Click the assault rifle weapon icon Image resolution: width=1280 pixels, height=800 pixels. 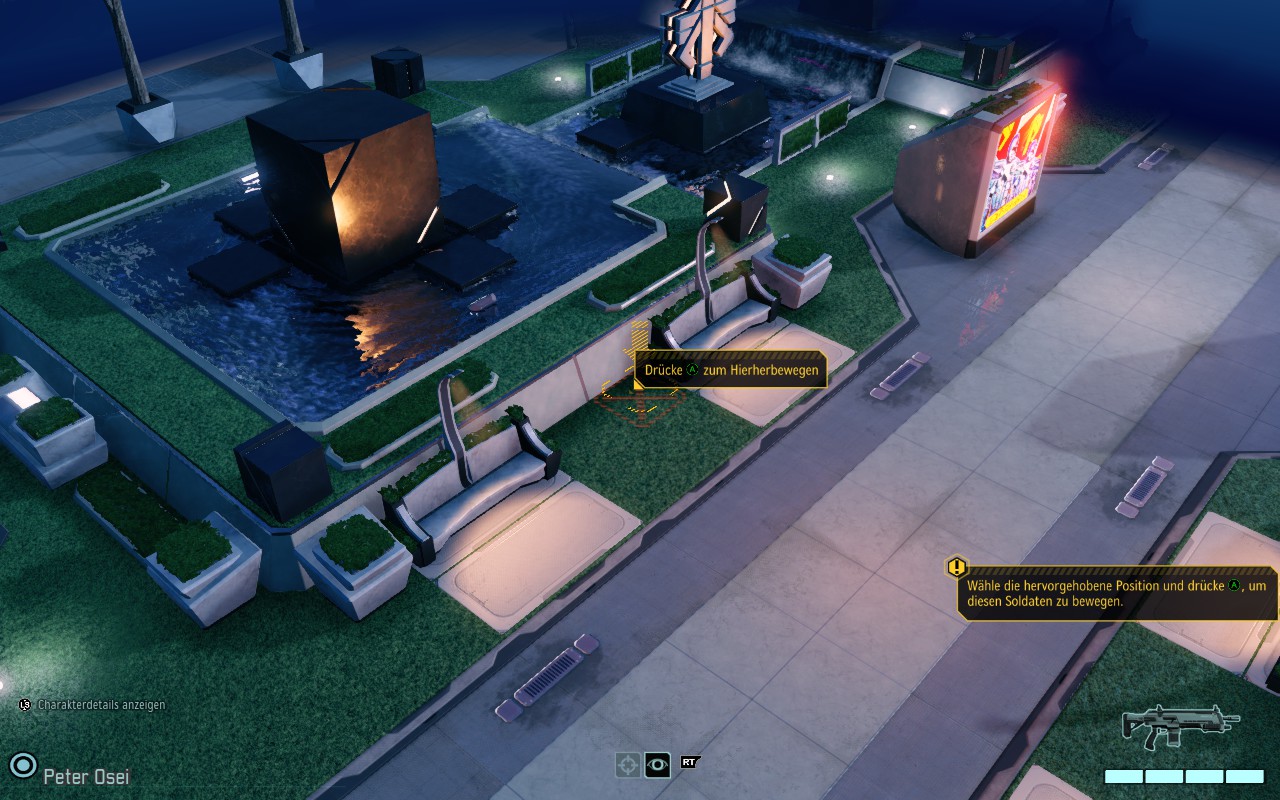1180,724
